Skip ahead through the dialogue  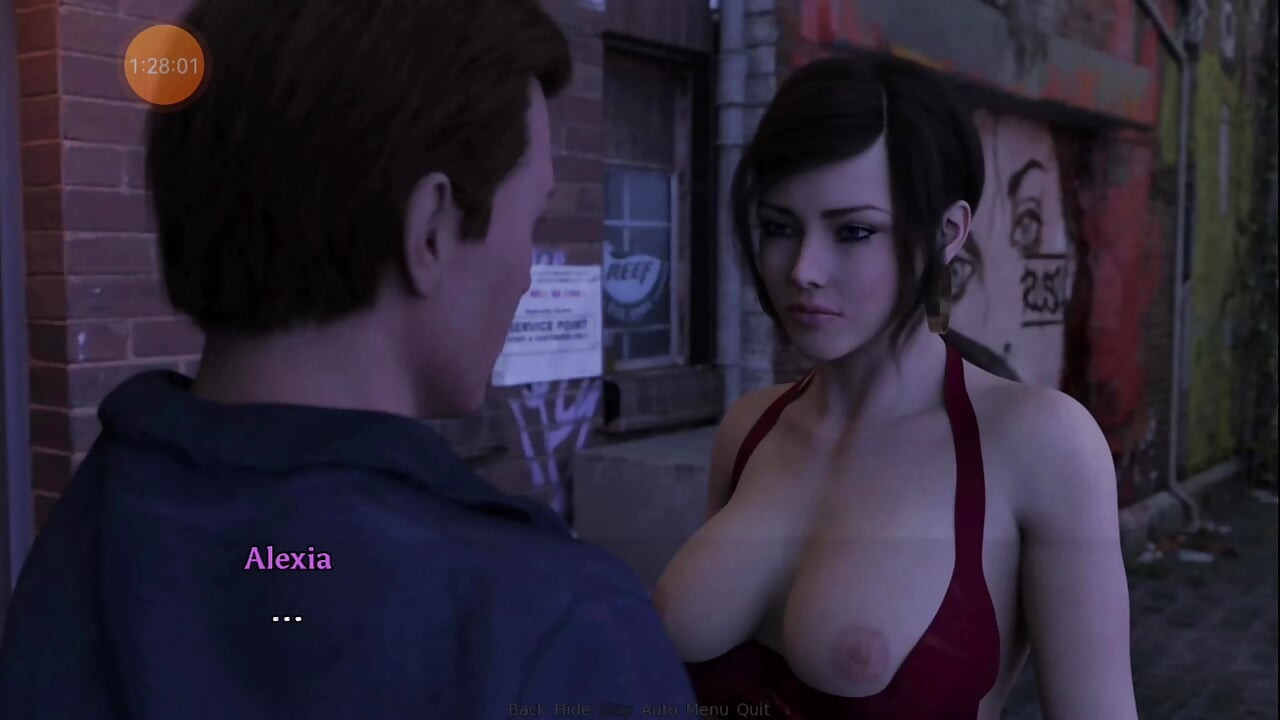[x=616, y=709]
